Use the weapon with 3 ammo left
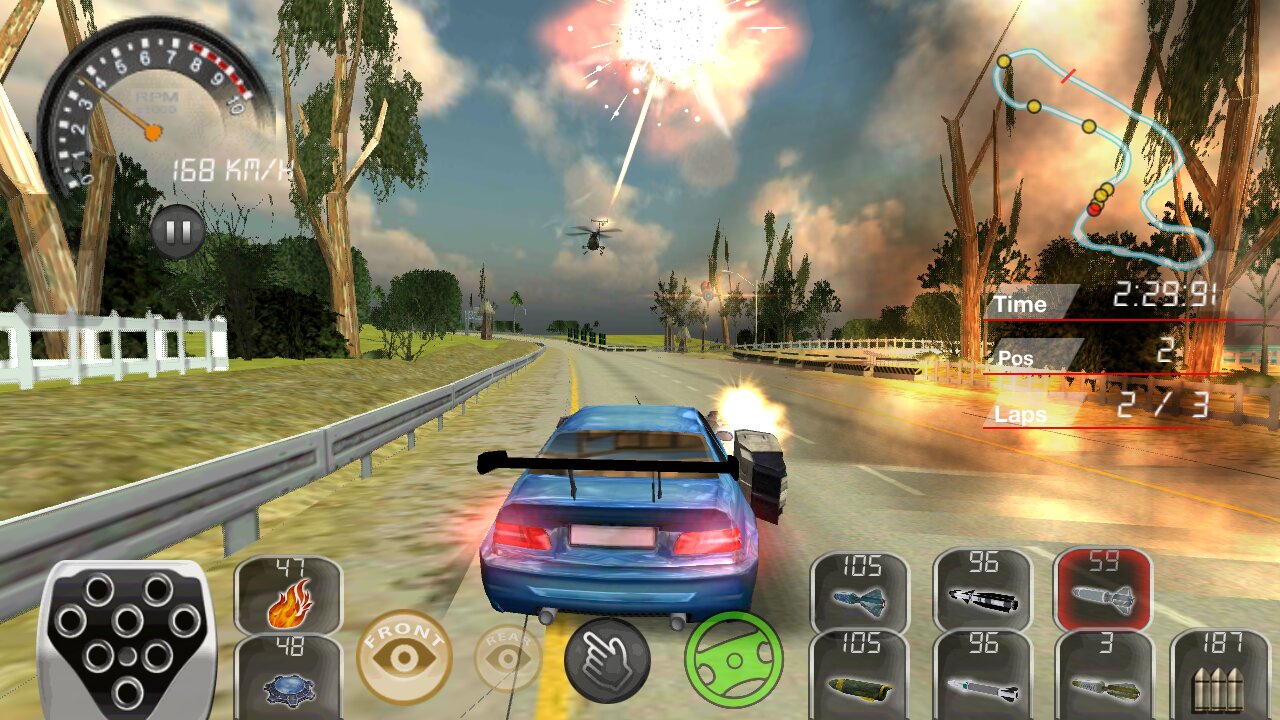This screenshot has width=1280, height=720. 1104,676
